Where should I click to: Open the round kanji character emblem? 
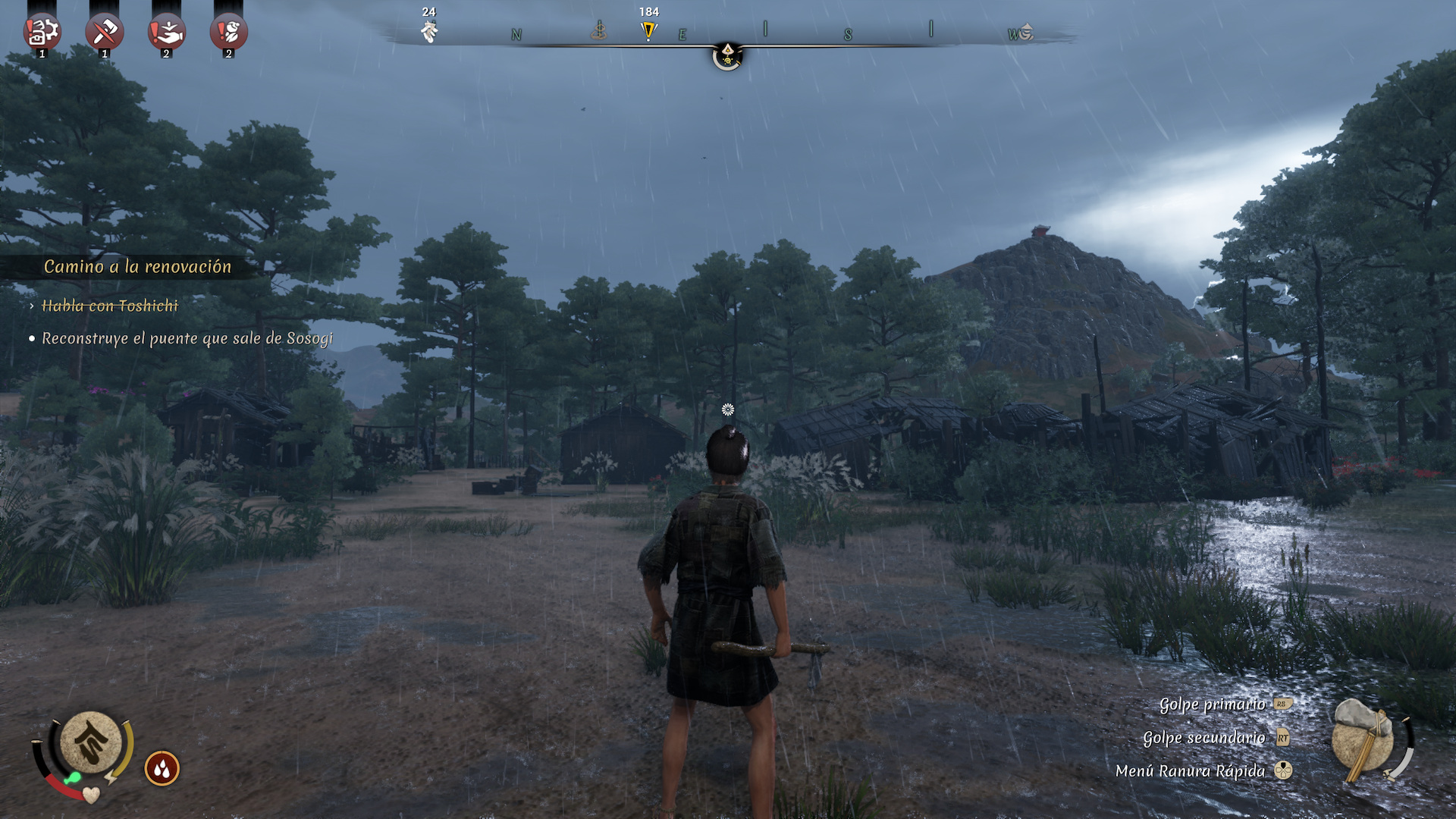point(90,743)
